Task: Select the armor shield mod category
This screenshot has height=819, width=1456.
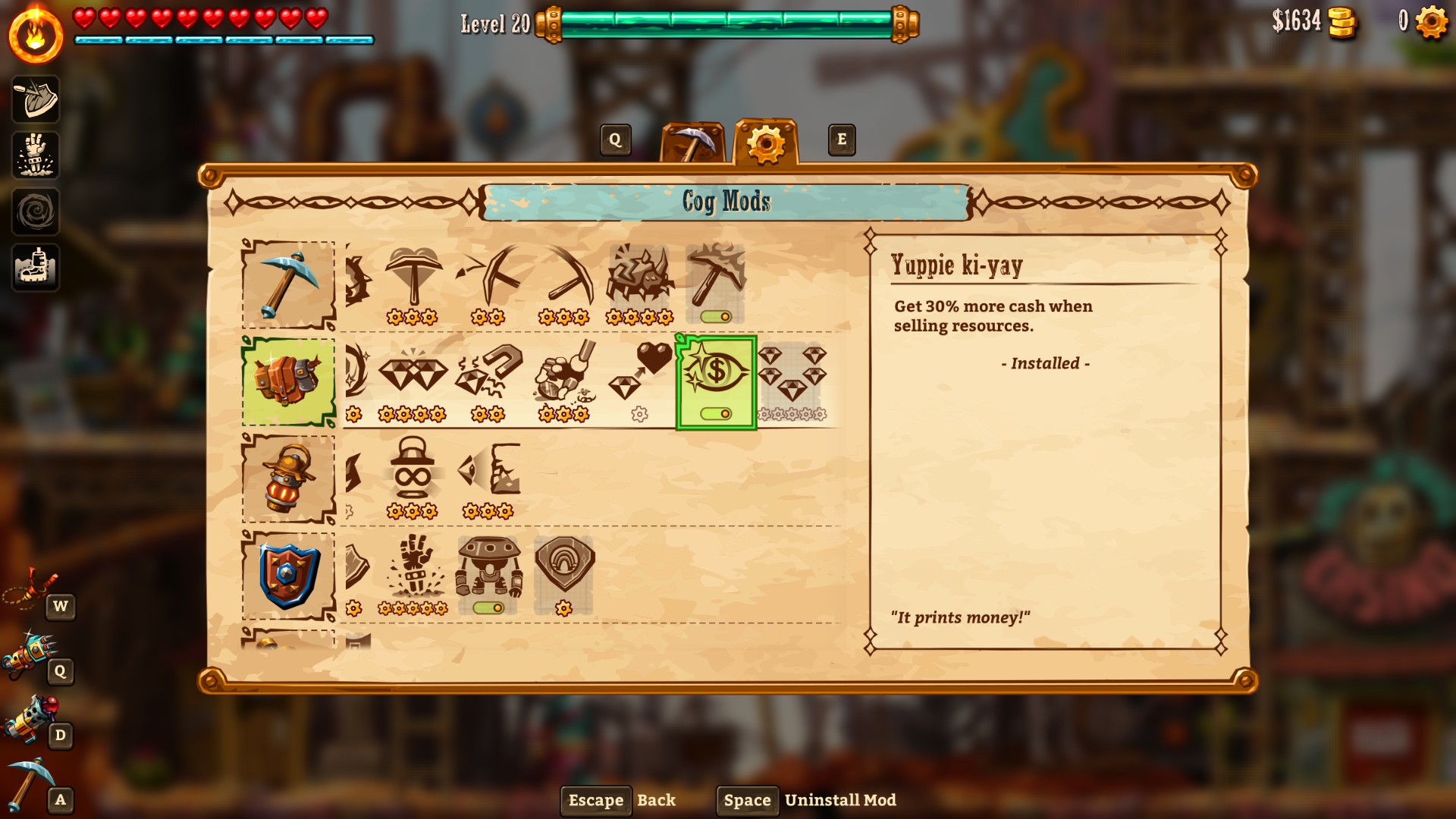Action: click(288, 575)
